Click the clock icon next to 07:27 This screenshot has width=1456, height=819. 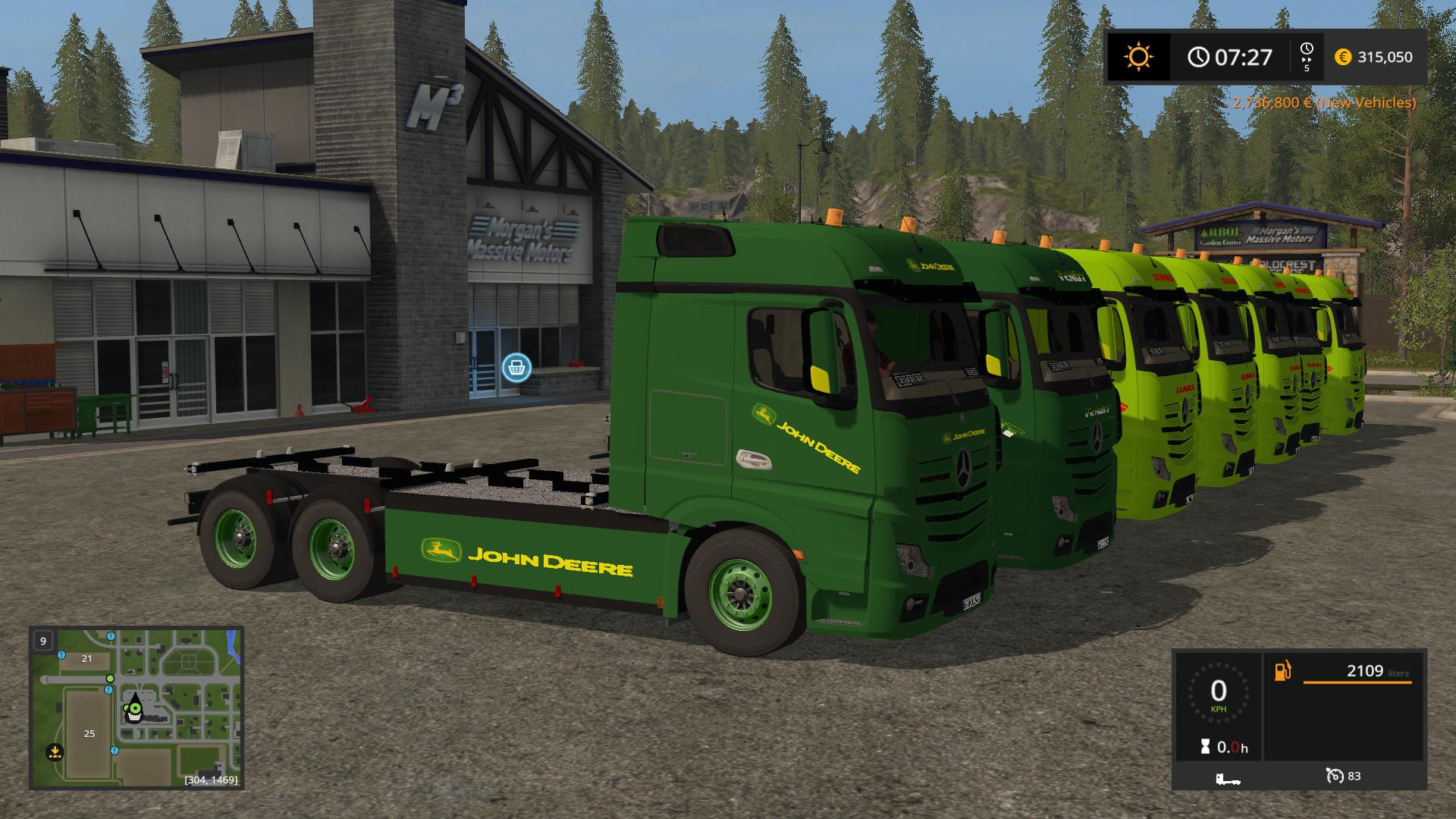[x=1198, y=56]
